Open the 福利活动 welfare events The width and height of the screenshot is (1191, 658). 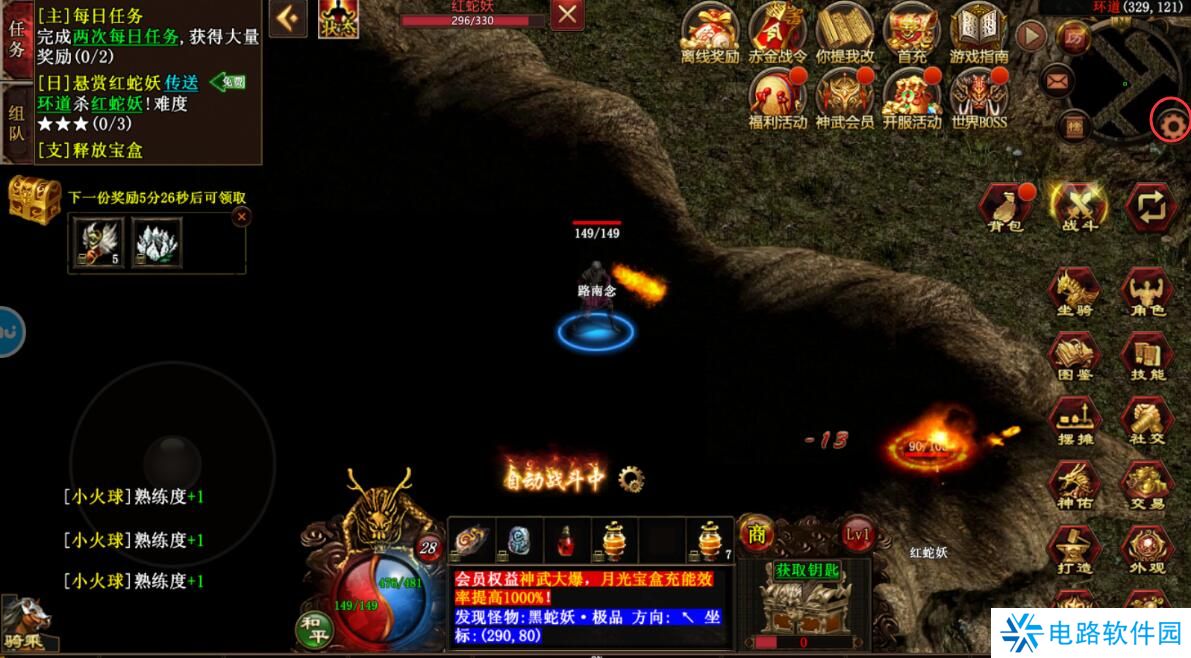pos(777,97)
